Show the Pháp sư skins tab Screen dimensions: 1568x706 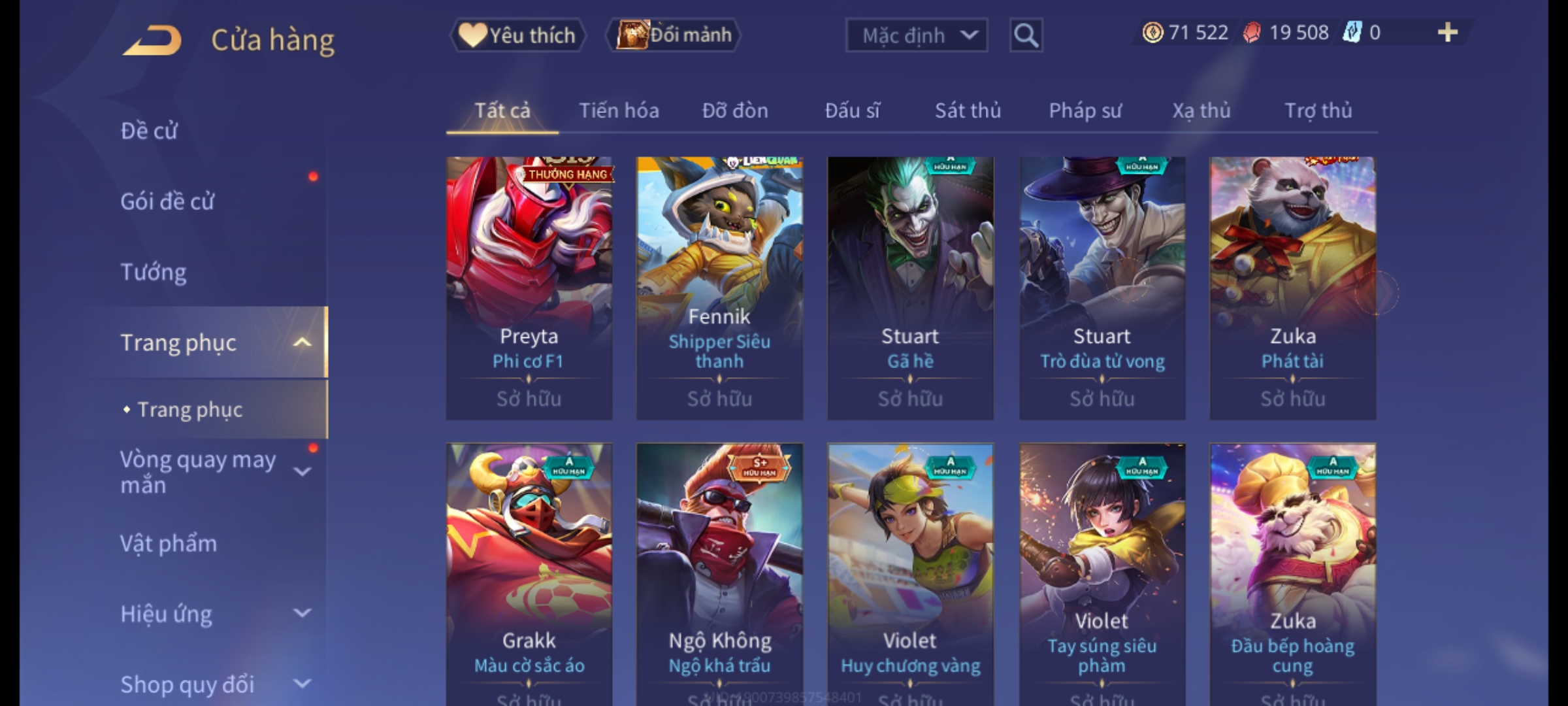click(x=1085, y=110)
